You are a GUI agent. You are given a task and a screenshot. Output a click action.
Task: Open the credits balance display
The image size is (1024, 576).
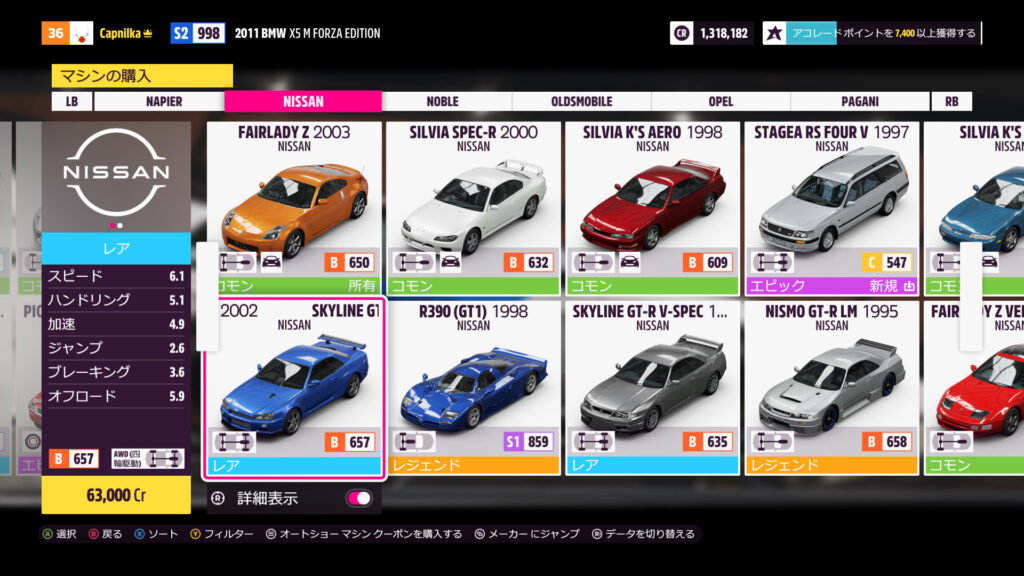click(710, 33)
